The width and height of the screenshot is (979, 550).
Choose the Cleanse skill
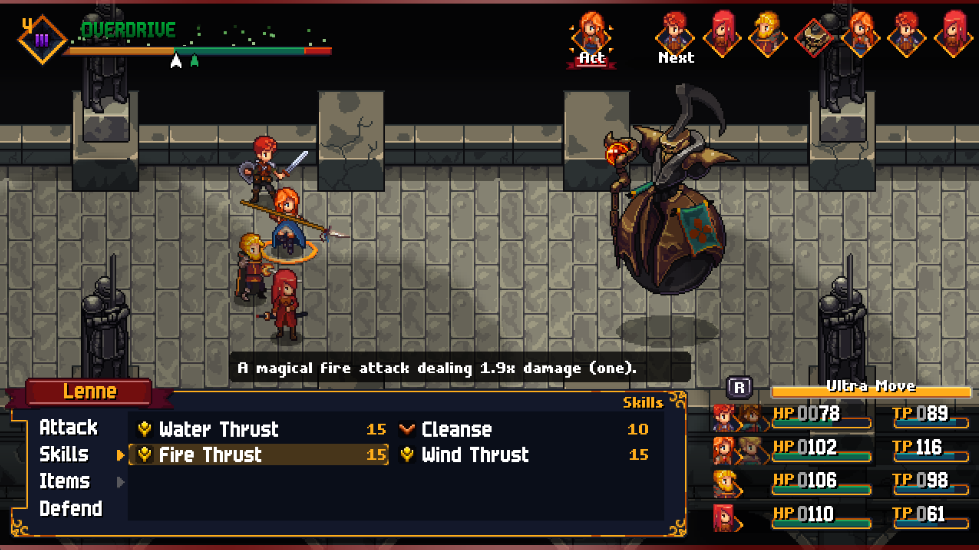click(456, 429)
